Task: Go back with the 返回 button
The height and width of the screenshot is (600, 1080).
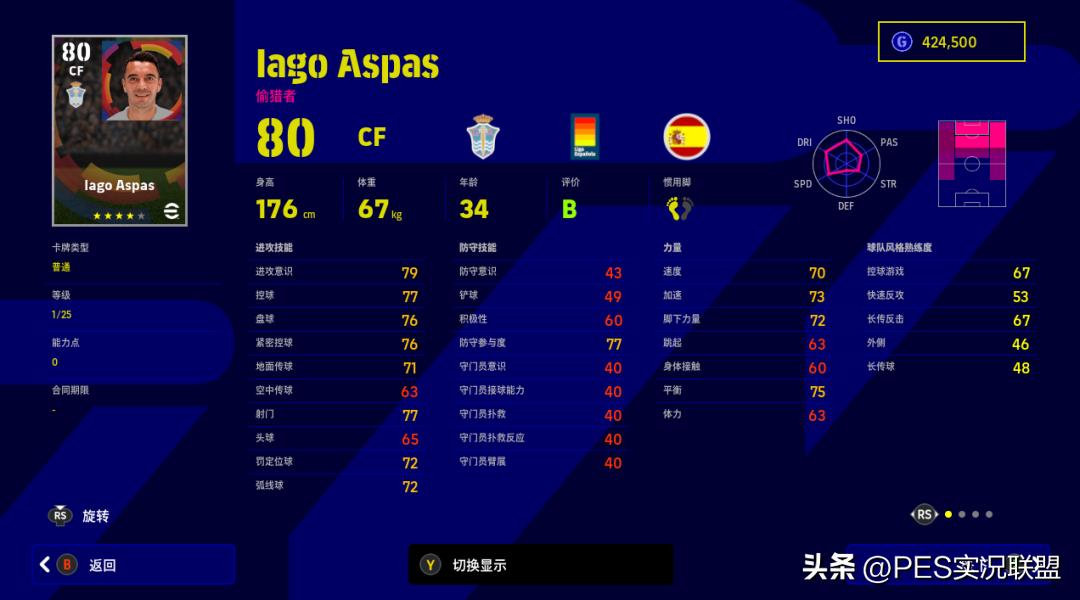Action: [x=135, y=565]
